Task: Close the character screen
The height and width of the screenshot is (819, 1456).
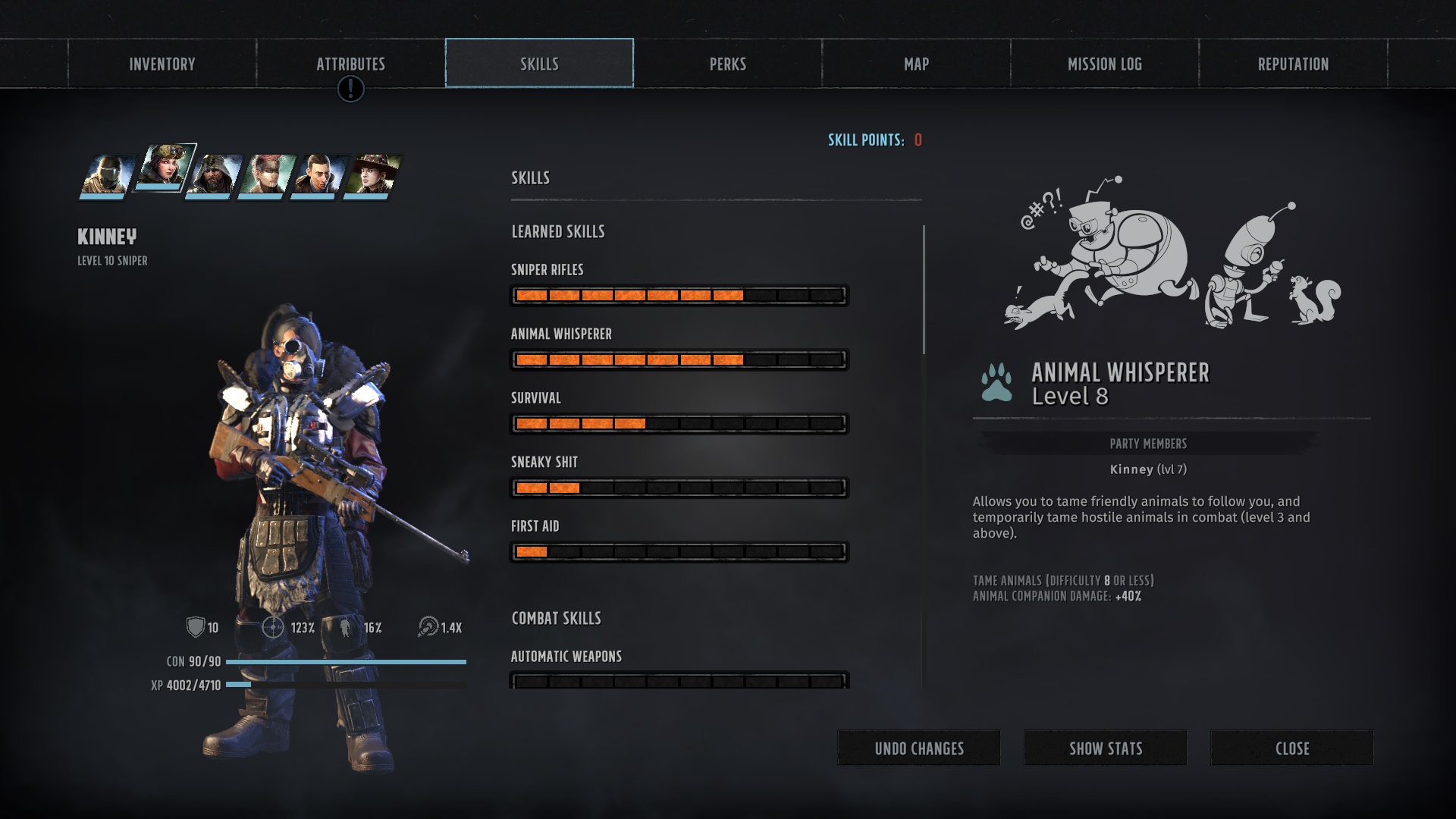Action: [1292, 748]
